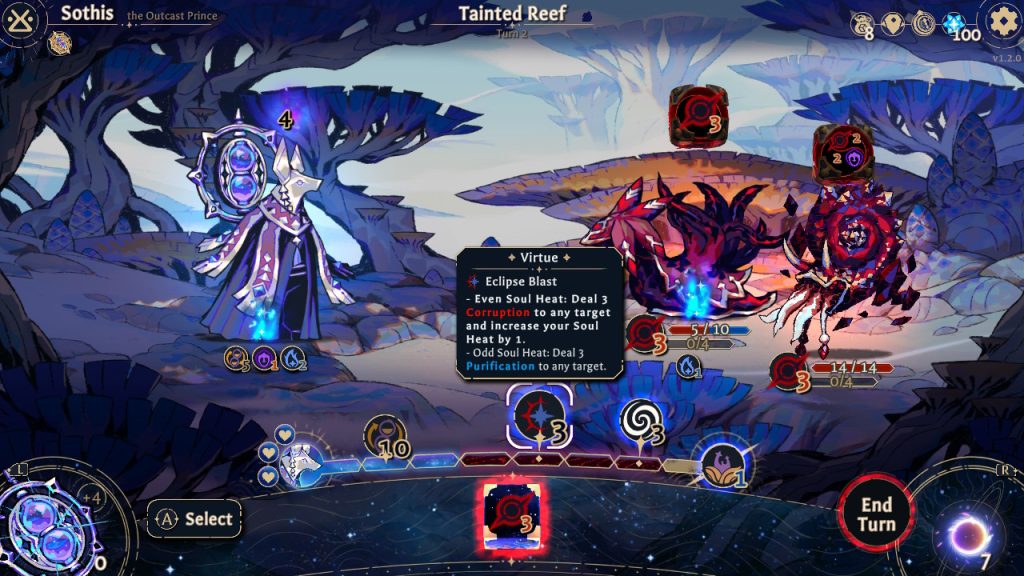Click the crossed swords emblem
The image size is (1024, 576).
pyautogui.click(x=20, y=20)
